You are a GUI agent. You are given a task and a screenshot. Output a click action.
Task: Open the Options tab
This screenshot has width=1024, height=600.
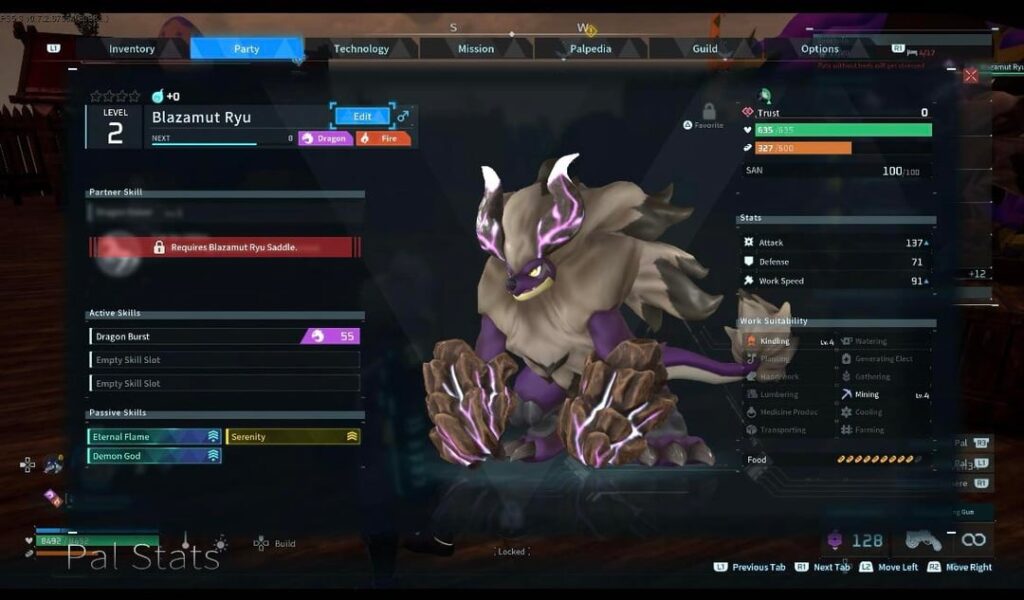pyautogui.click(x=820, y=49)
